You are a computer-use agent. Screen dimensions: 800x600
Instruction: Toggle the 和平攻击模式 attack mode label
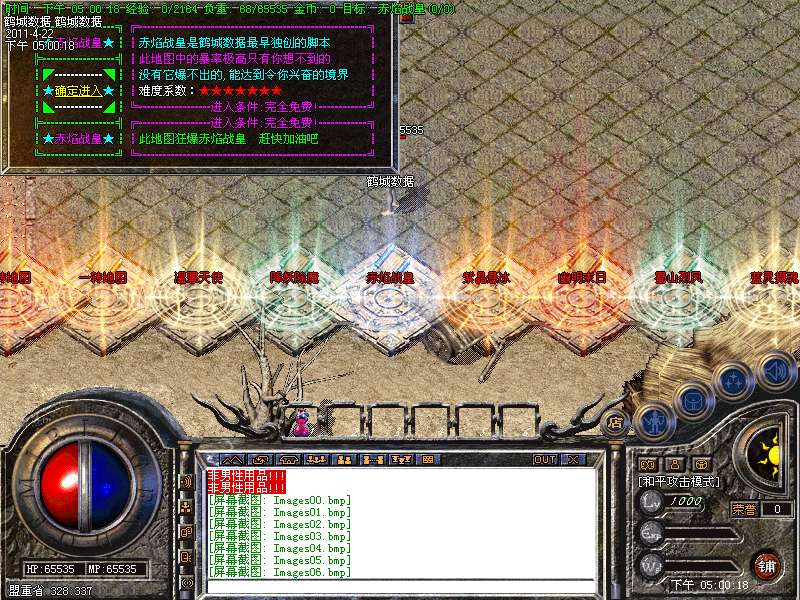coord(680,481)
